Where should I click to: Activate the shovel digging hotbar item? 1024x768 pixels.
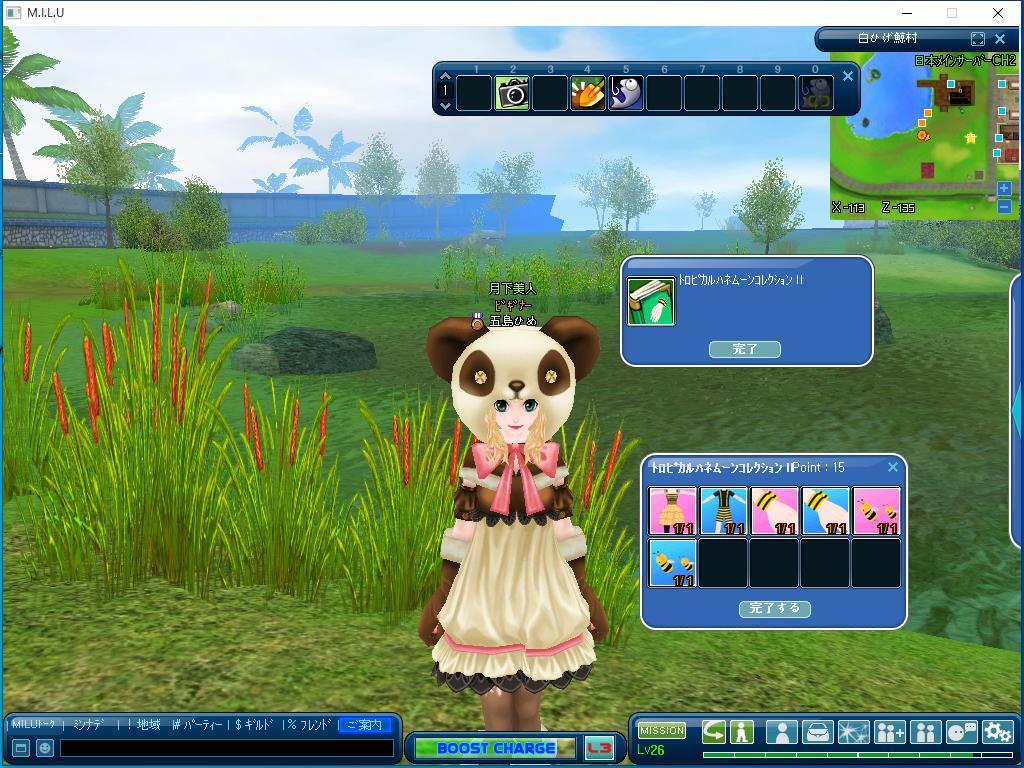tap(588, 94)
